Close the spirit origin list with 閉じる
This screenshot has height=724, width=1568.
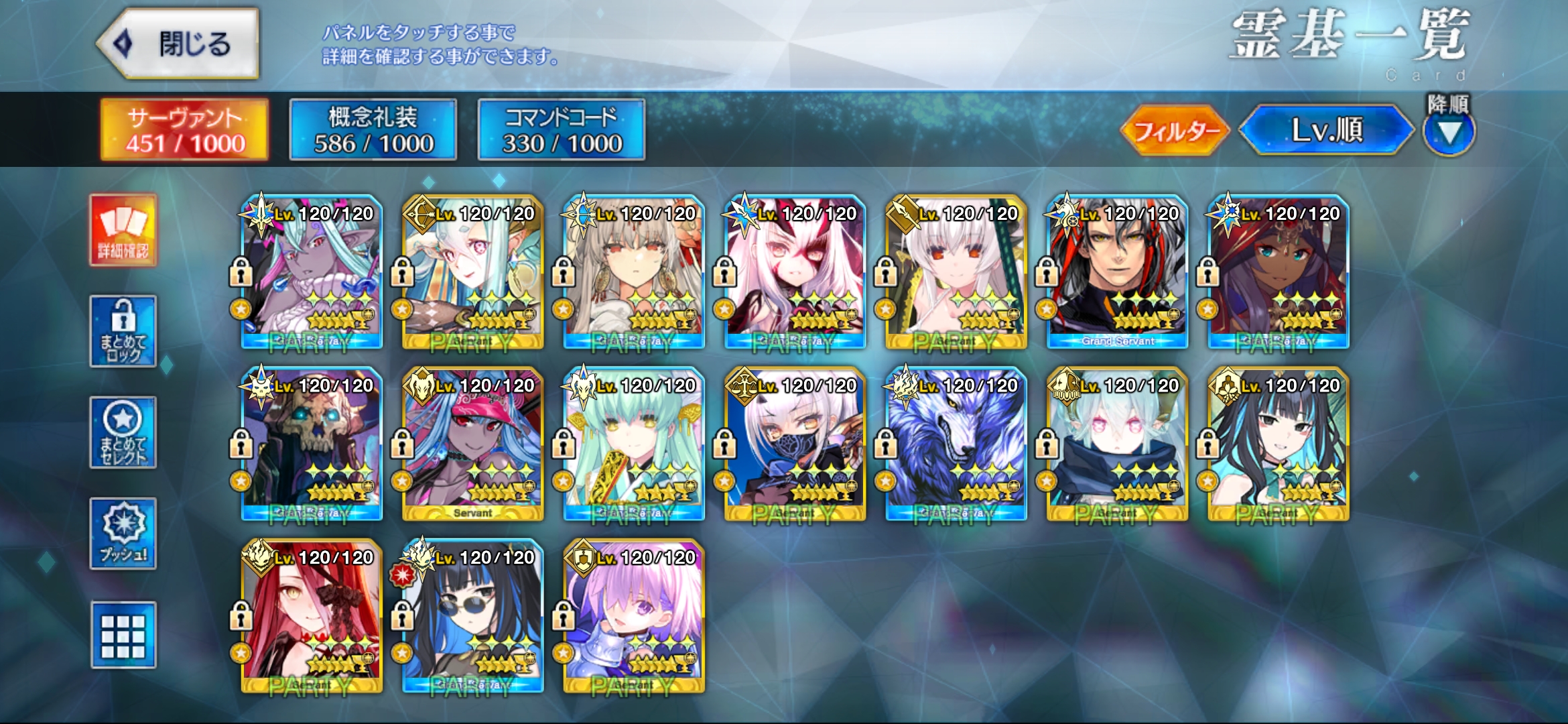178,44
